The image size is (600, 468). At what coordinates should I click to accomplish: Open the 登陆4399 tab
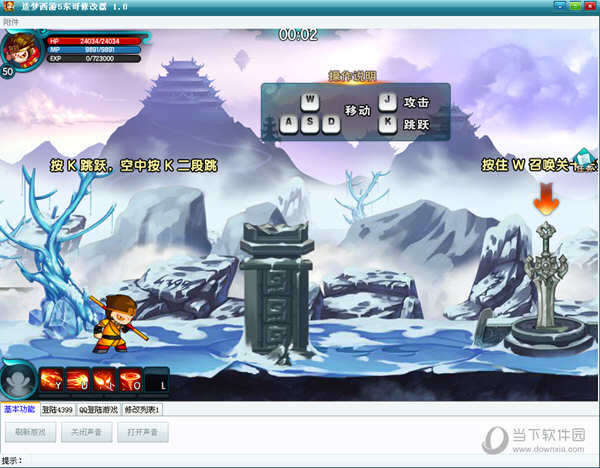[56, 409]
